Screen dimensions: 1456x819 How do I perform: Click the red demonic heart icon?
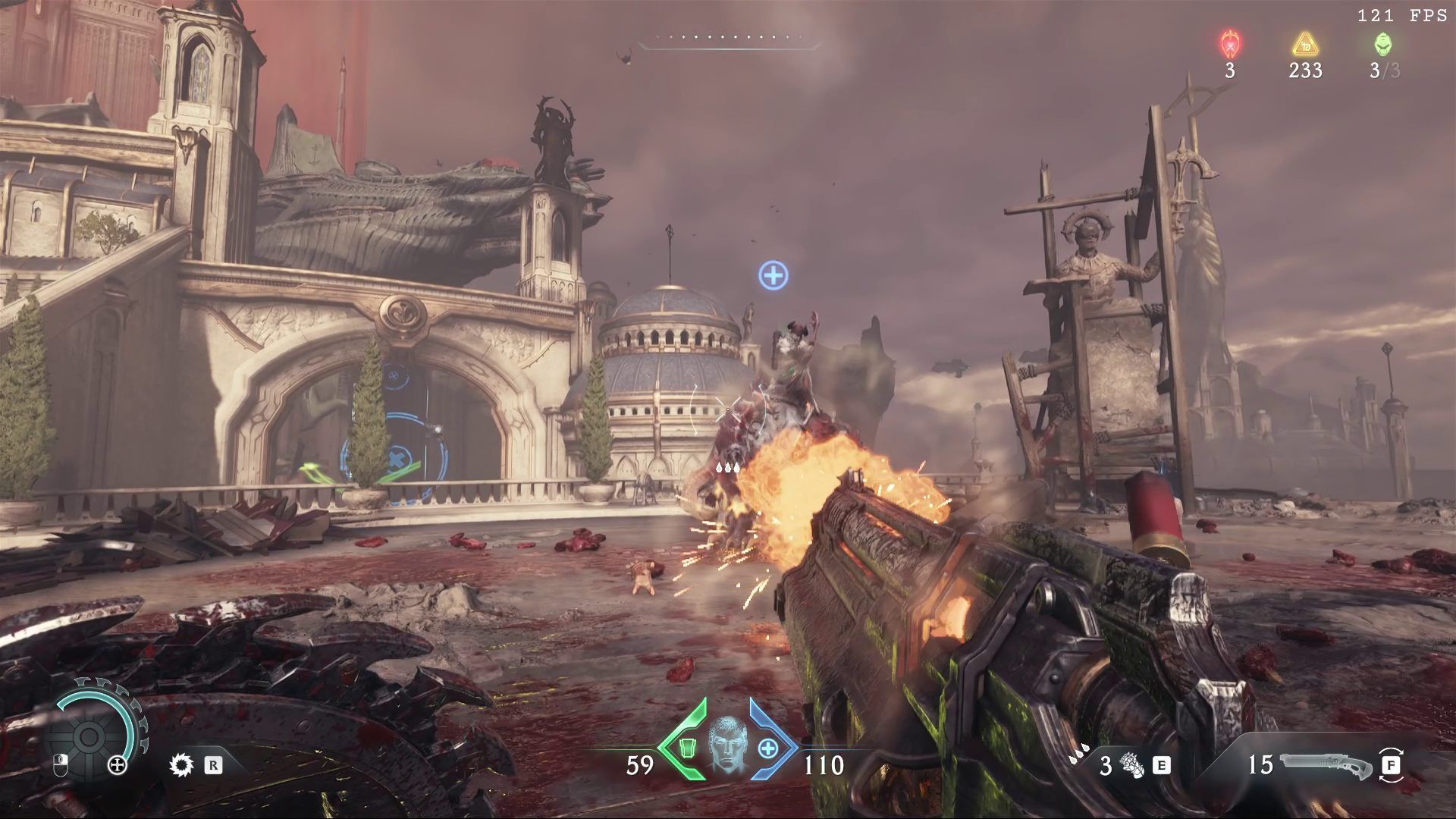1229,45
